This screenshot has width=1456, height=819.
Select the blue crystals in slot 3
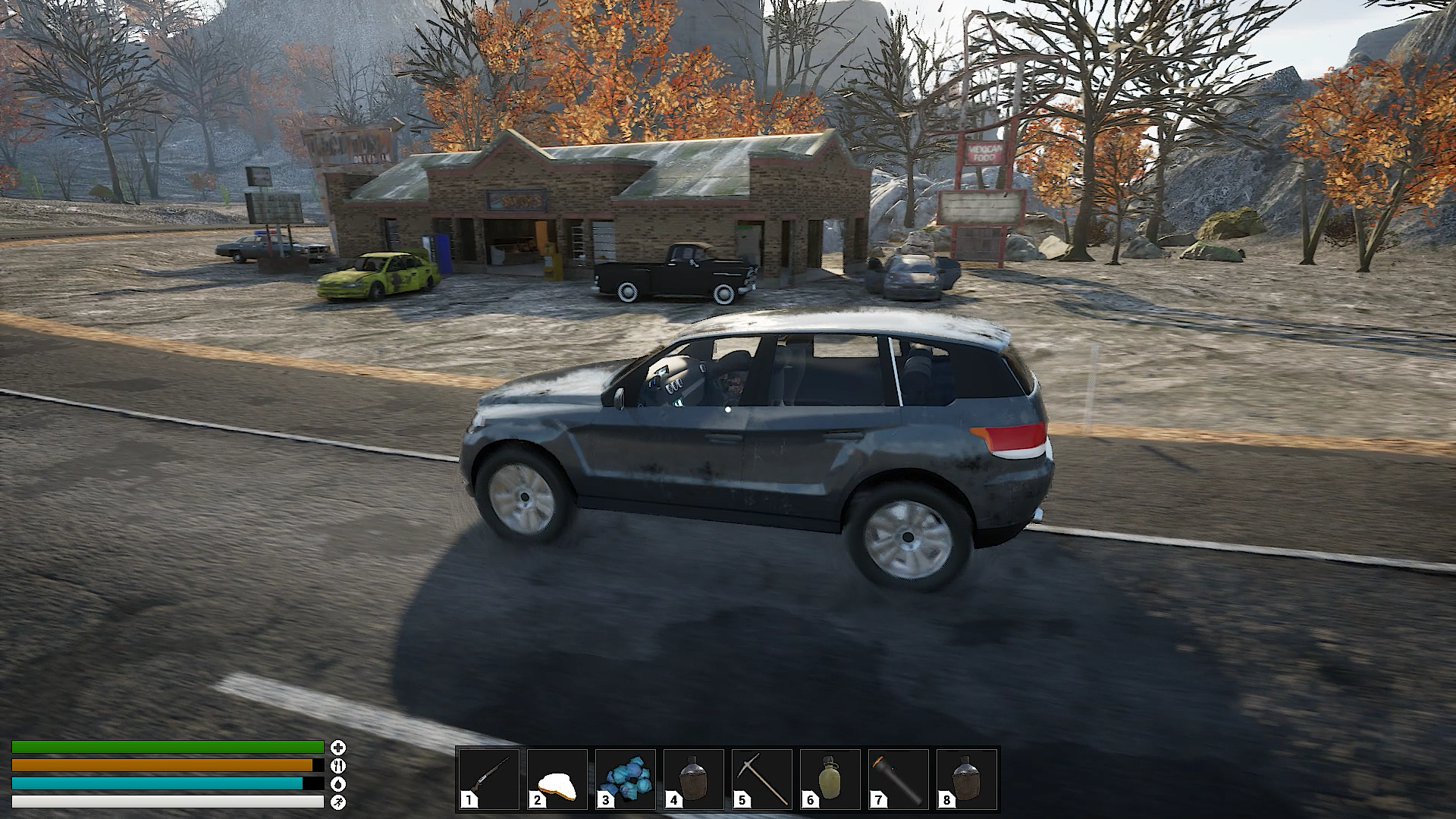pos(626,779)
